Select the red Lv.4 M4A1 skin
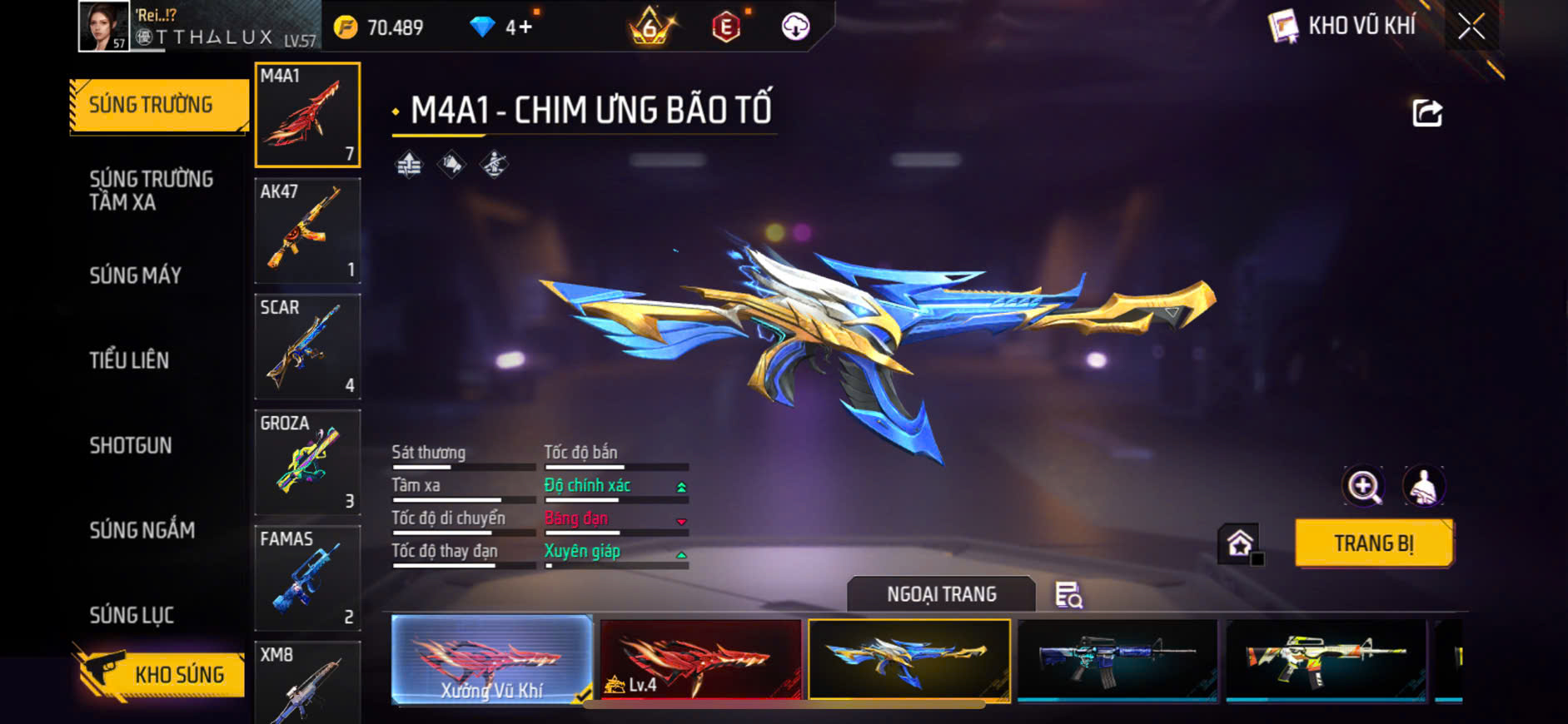 [700, 659]
